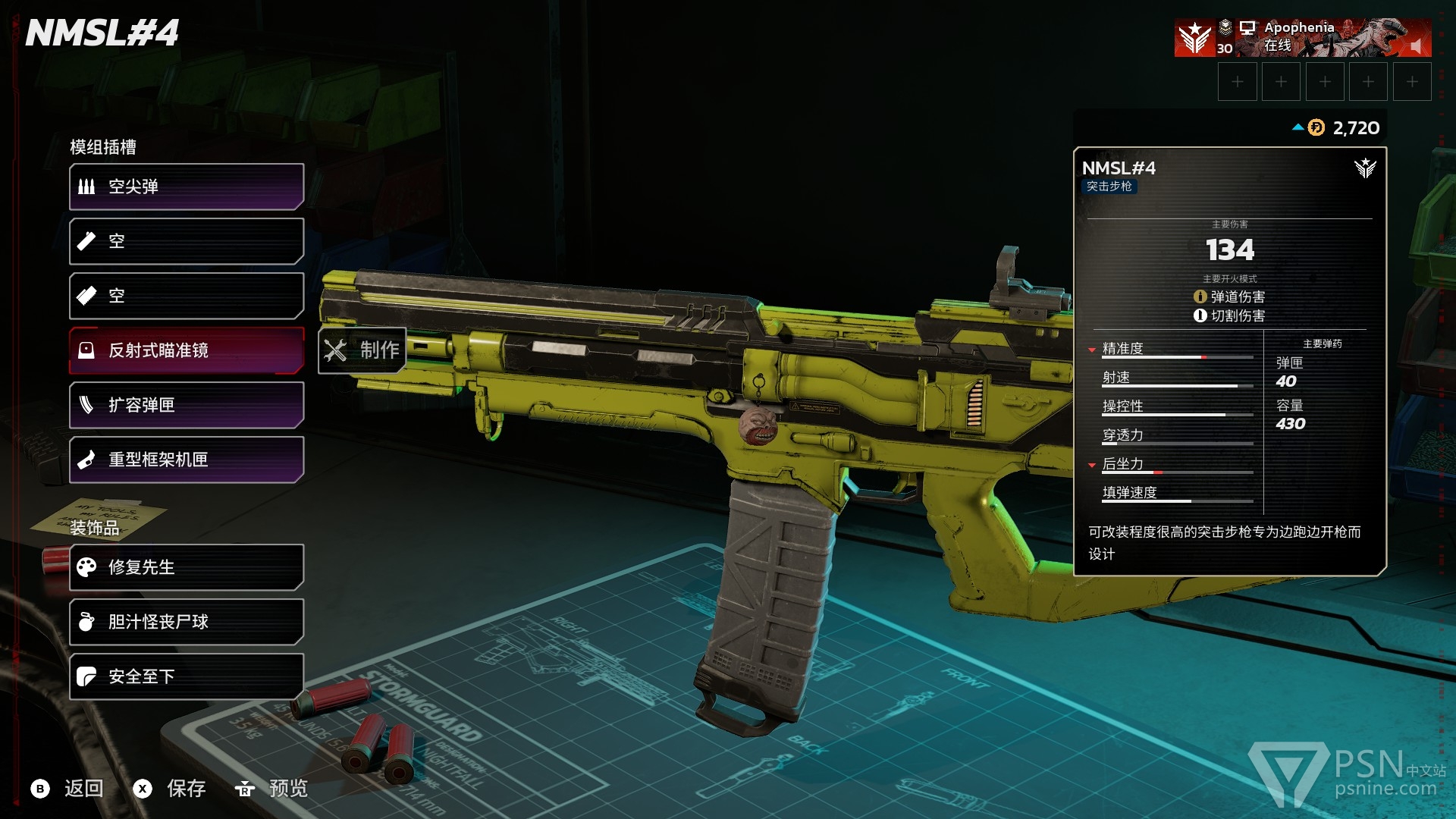Image resolution: width=1456 pixels, height=819 pixels.
Task: Choose the 胆汁怪丧尸球 charm slot
Action: pos(187,622)
